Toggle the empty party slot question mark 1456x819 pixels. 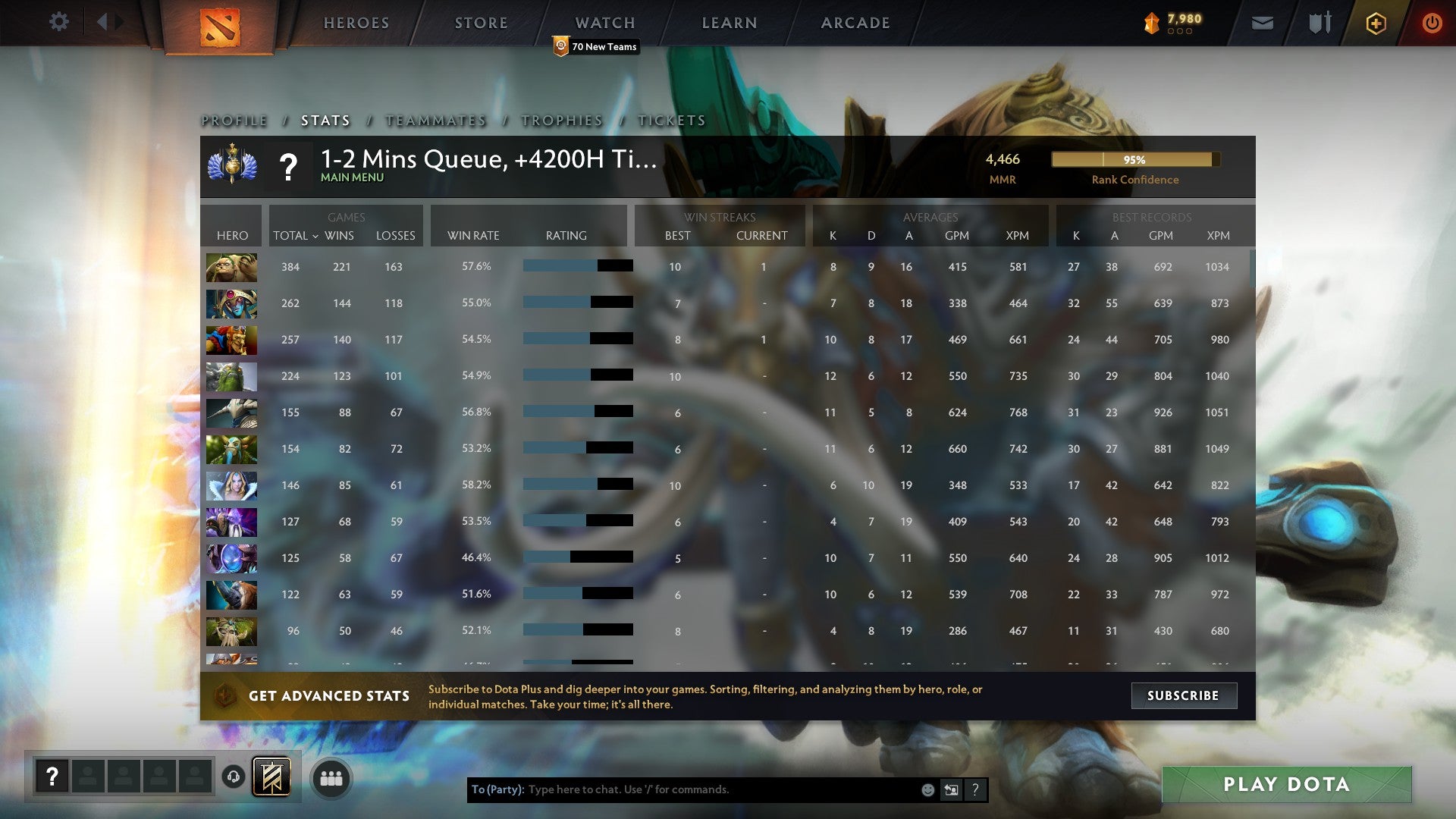(x=51, y=776)
